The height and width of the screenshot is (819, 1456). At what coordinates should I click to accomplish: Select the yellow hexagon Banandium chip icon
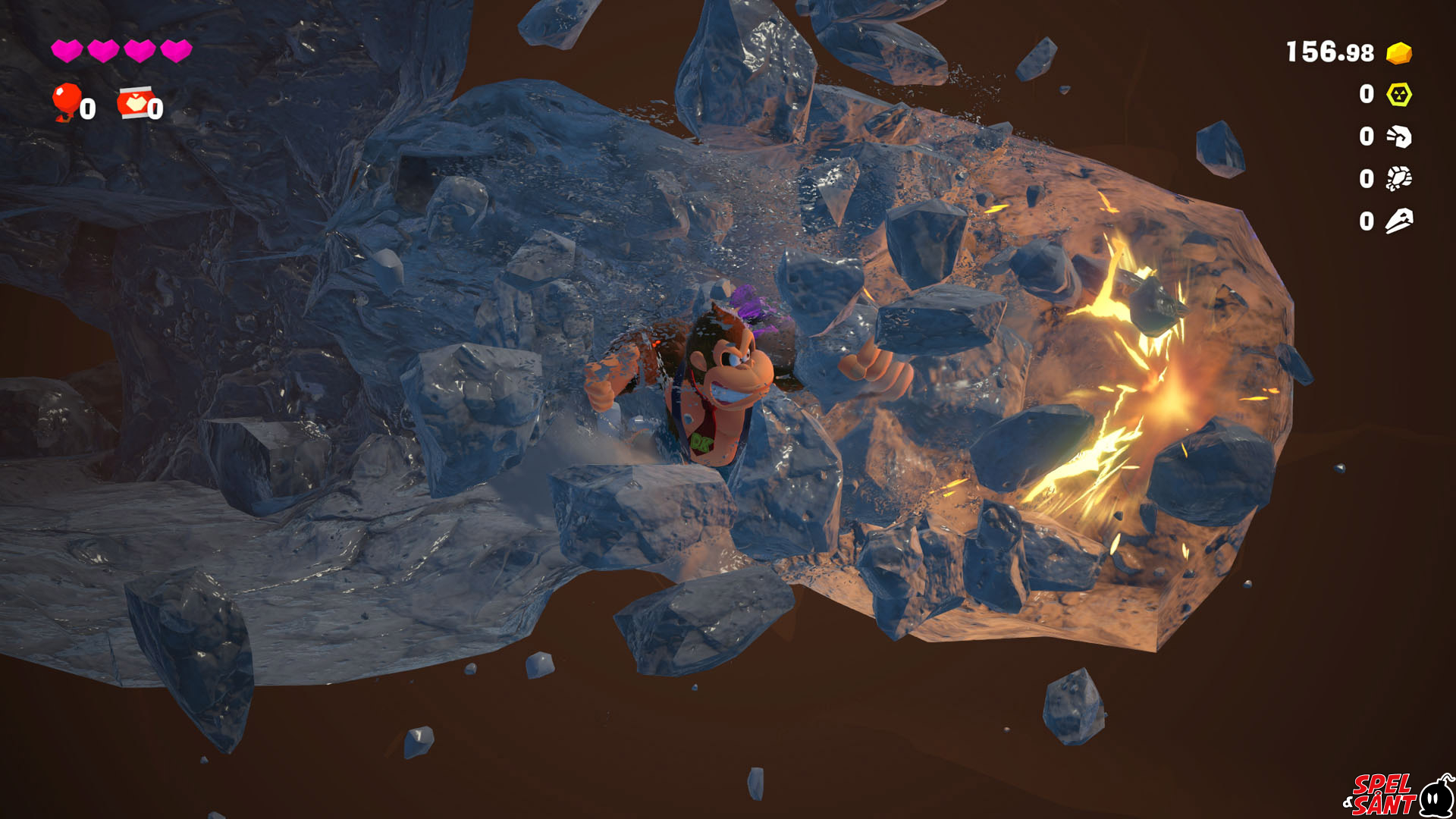(x=1399, y=95)
